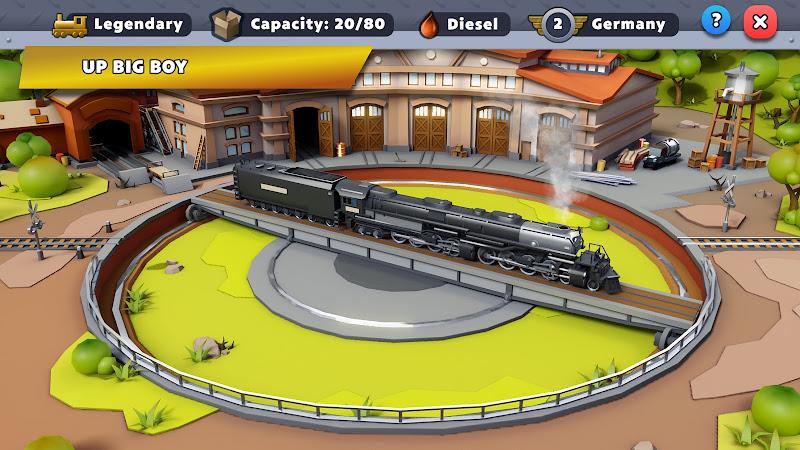
Task: Tap the Legendary rarity badge
Action: [120, 23]
